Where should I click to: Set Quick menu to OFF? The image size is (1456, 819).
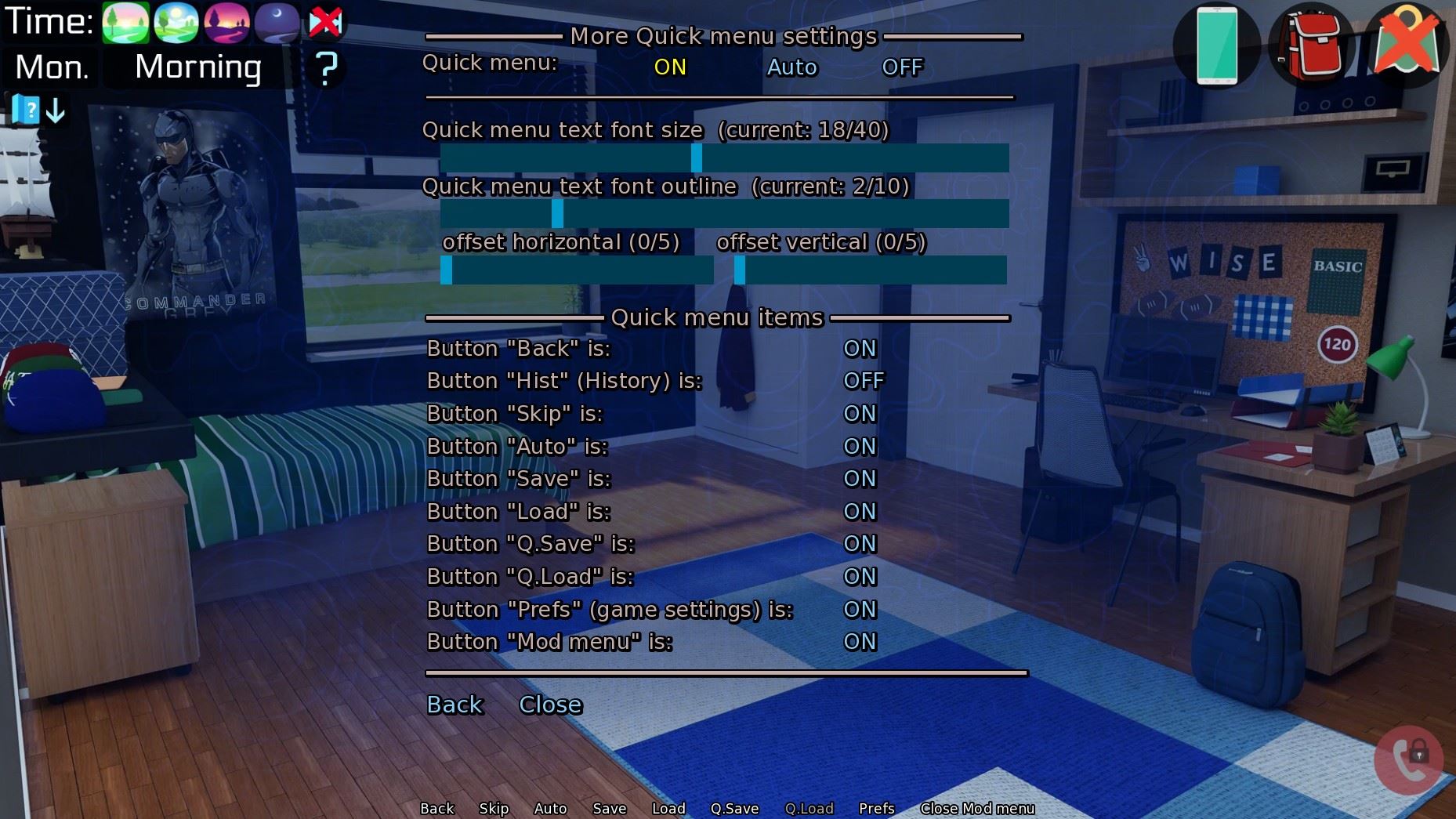[x=903, y=67]
